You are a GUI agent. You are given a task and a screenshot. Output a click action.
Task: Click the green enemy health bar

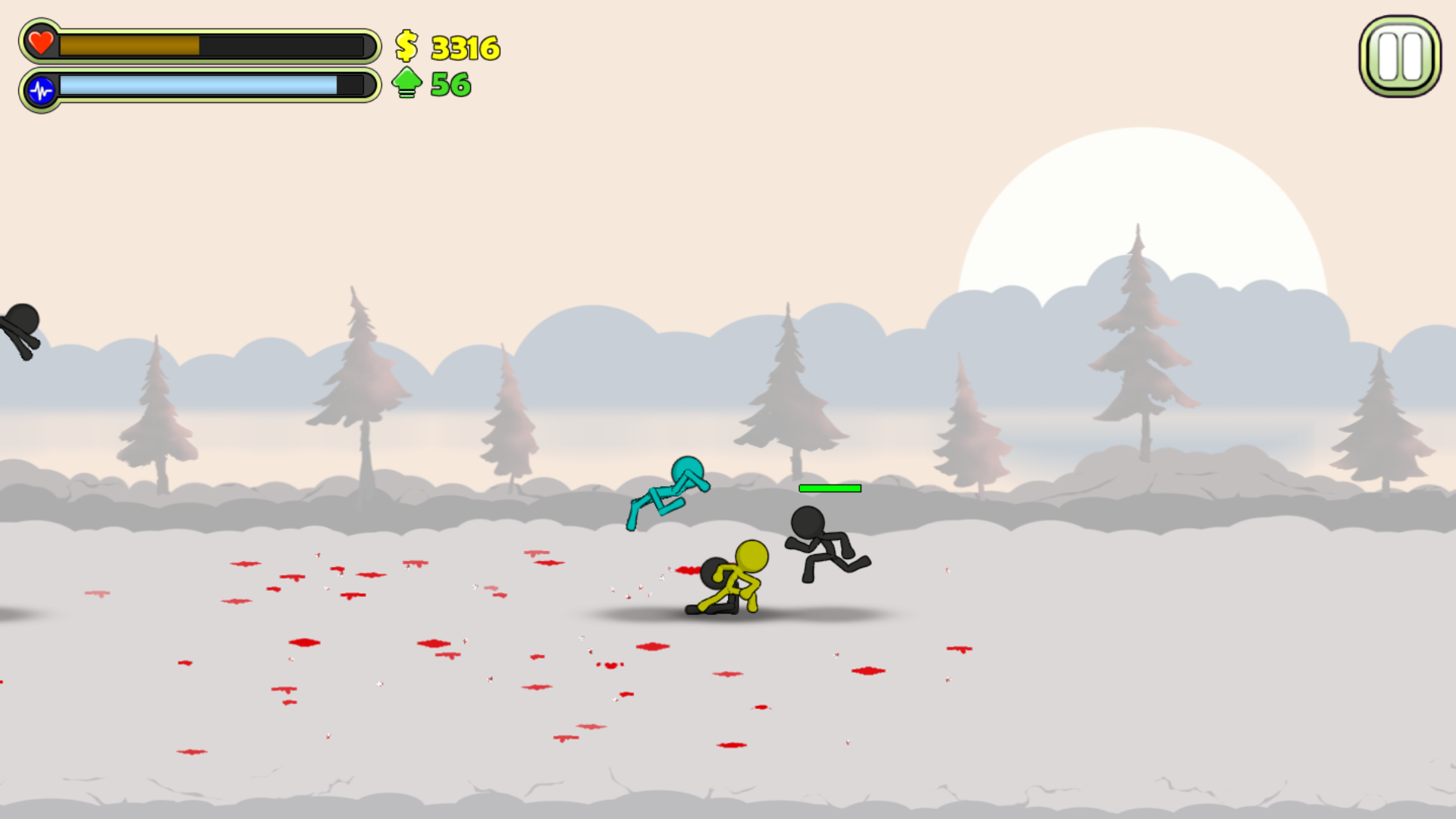[x=830, y=489]
